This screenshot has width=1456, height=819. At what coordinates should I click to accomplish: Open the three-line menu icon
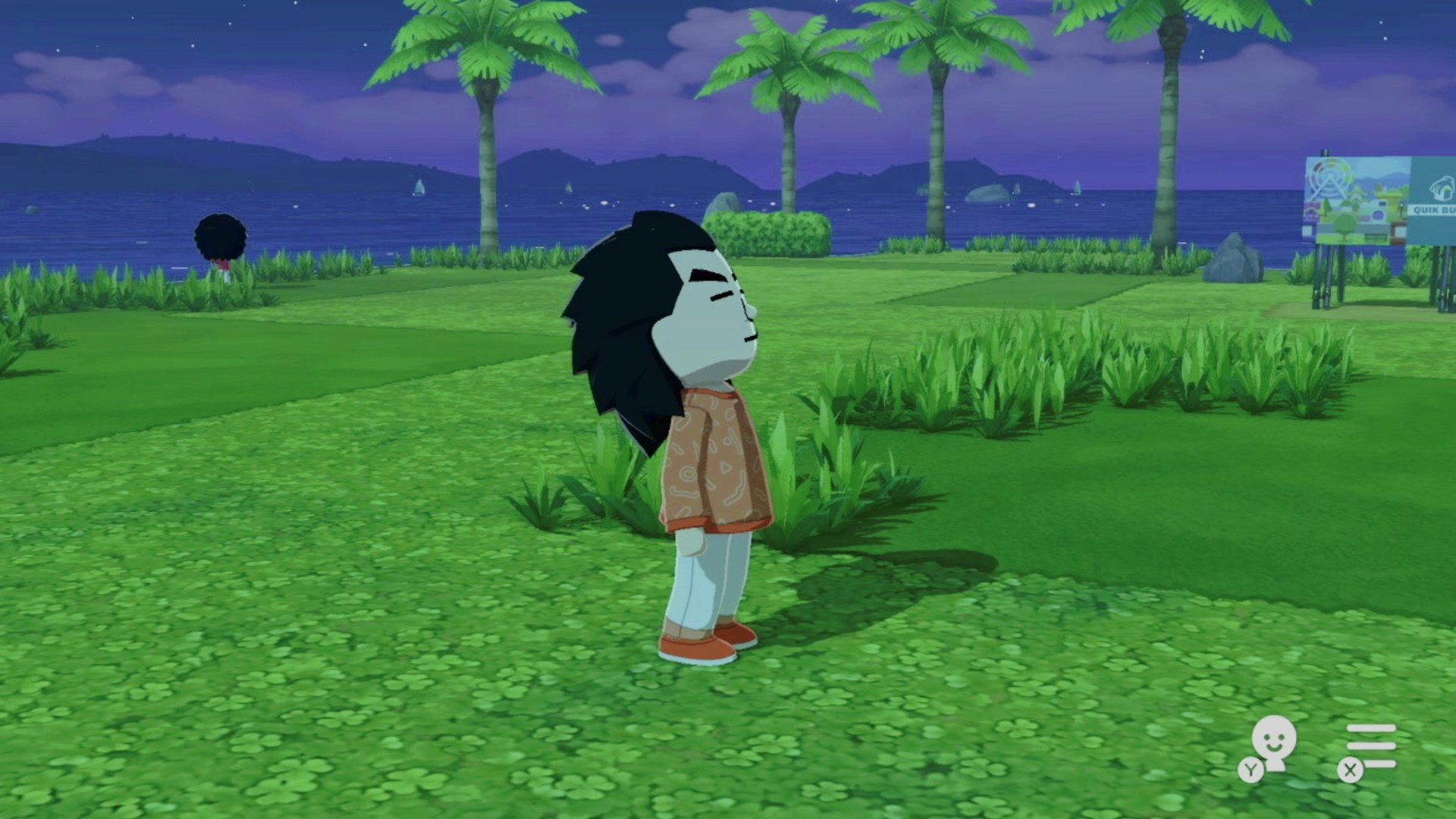point(1370,745)
